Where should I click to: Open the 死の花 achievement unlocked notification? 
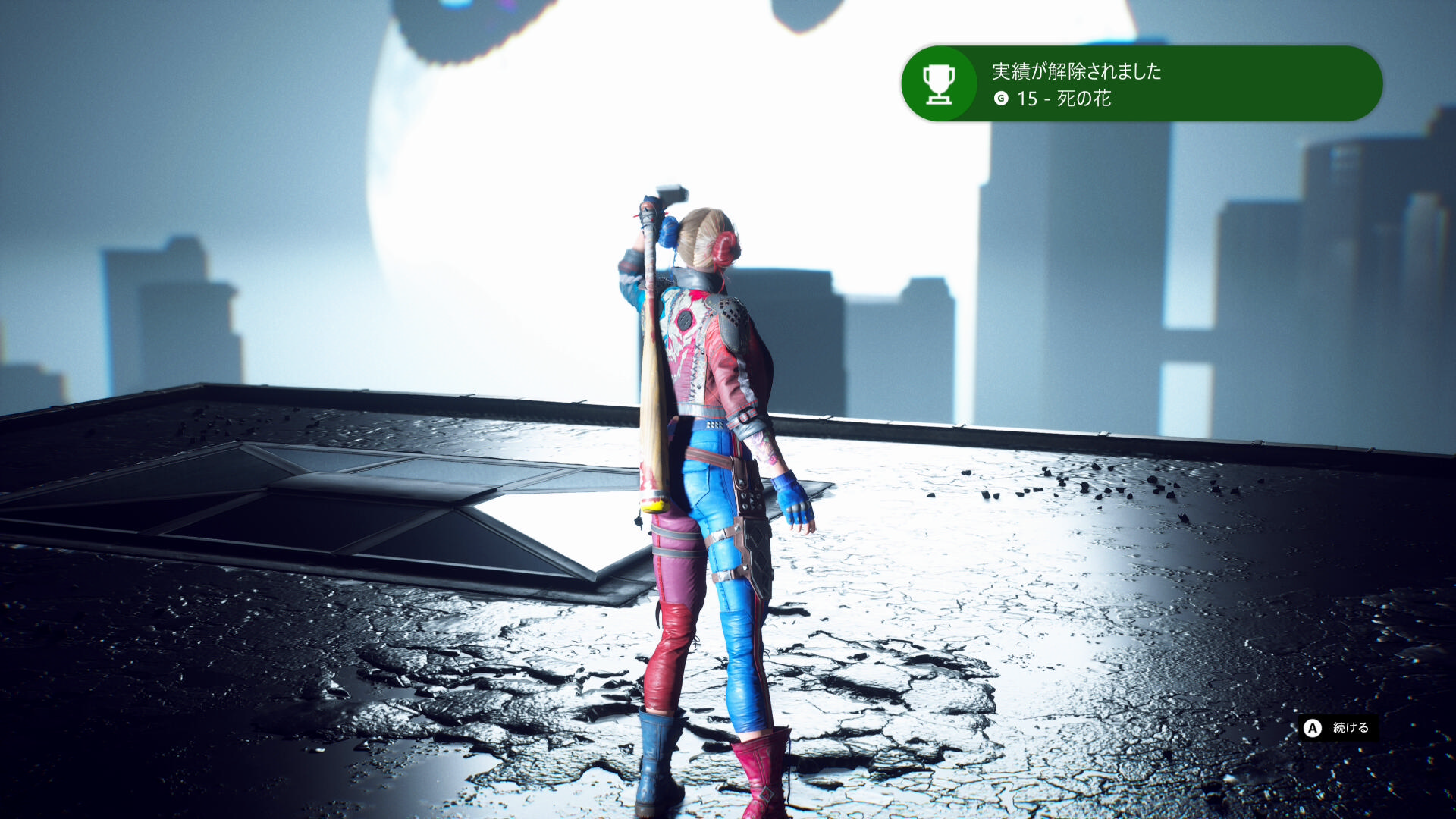point(1141,83)
